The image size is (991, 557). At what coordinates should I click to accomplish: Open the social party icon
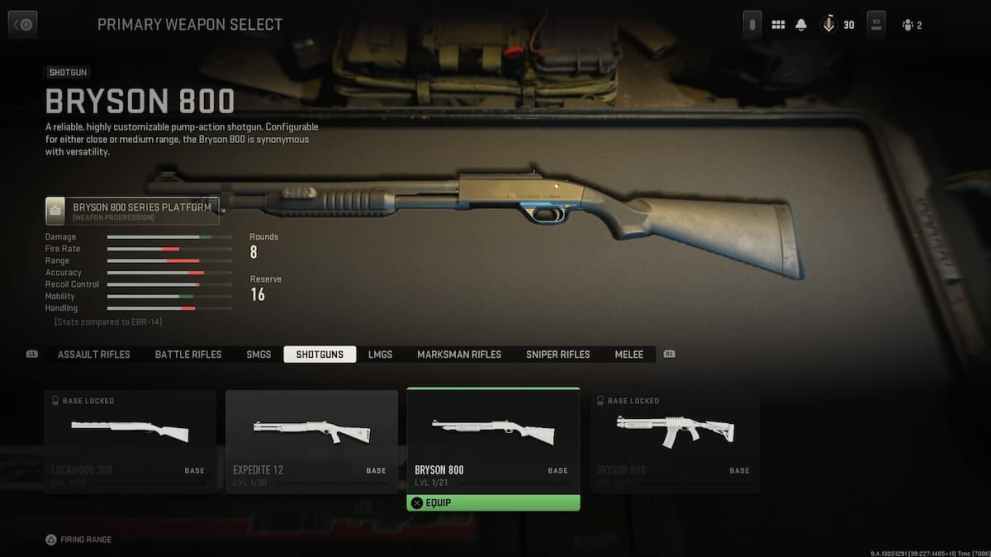pos(911,25)
